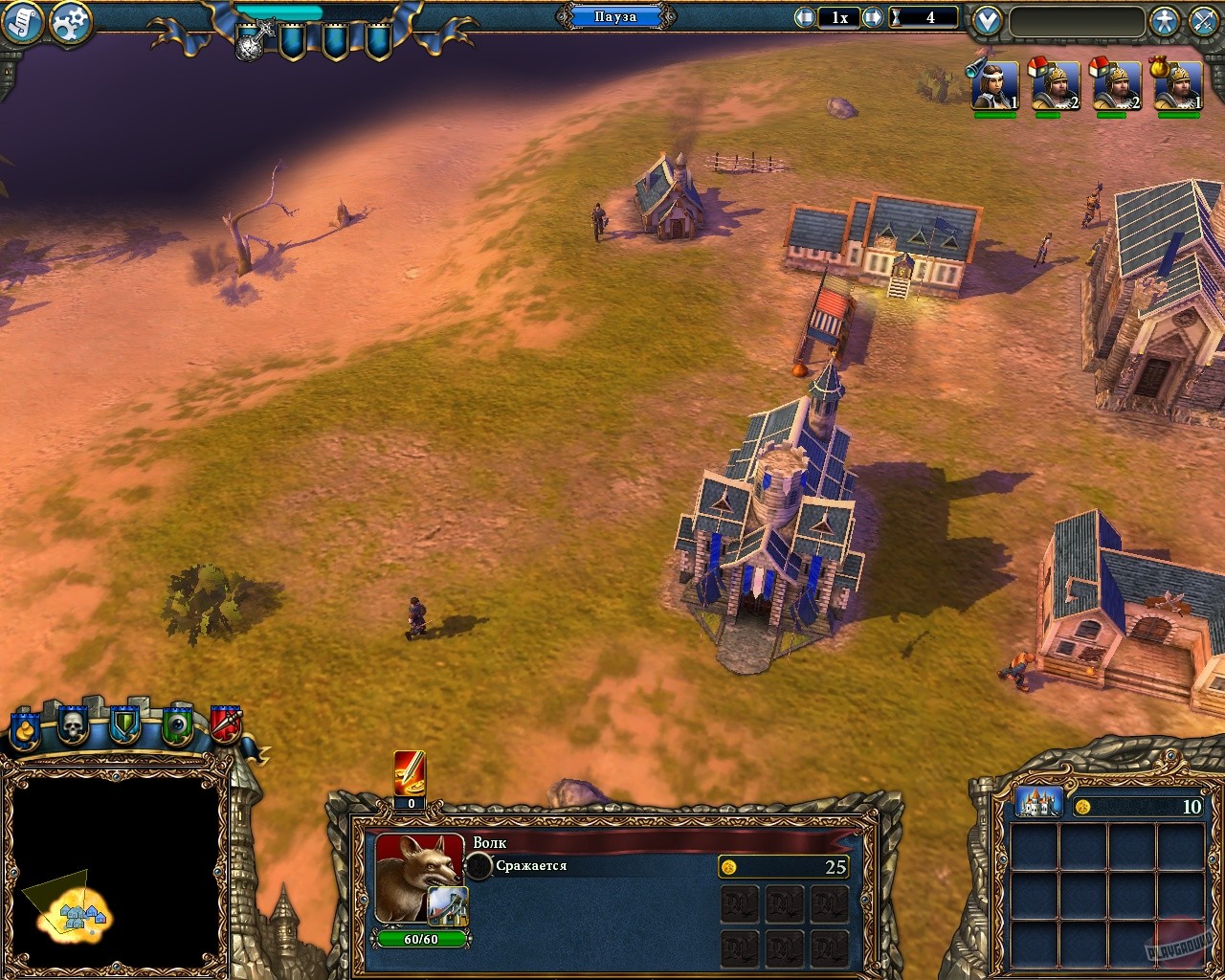Open the hero hire panel icon
The width and height of the screenshot is (1225, 980).
(x=1166, y=19)
